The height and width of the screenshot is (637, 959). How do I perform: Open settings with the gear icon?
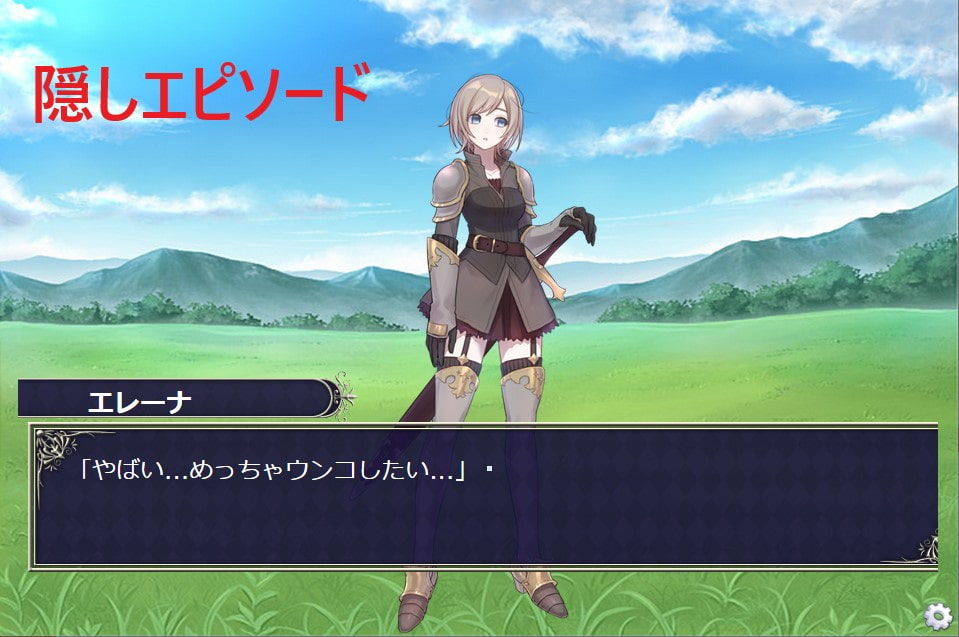coord(937,616)
